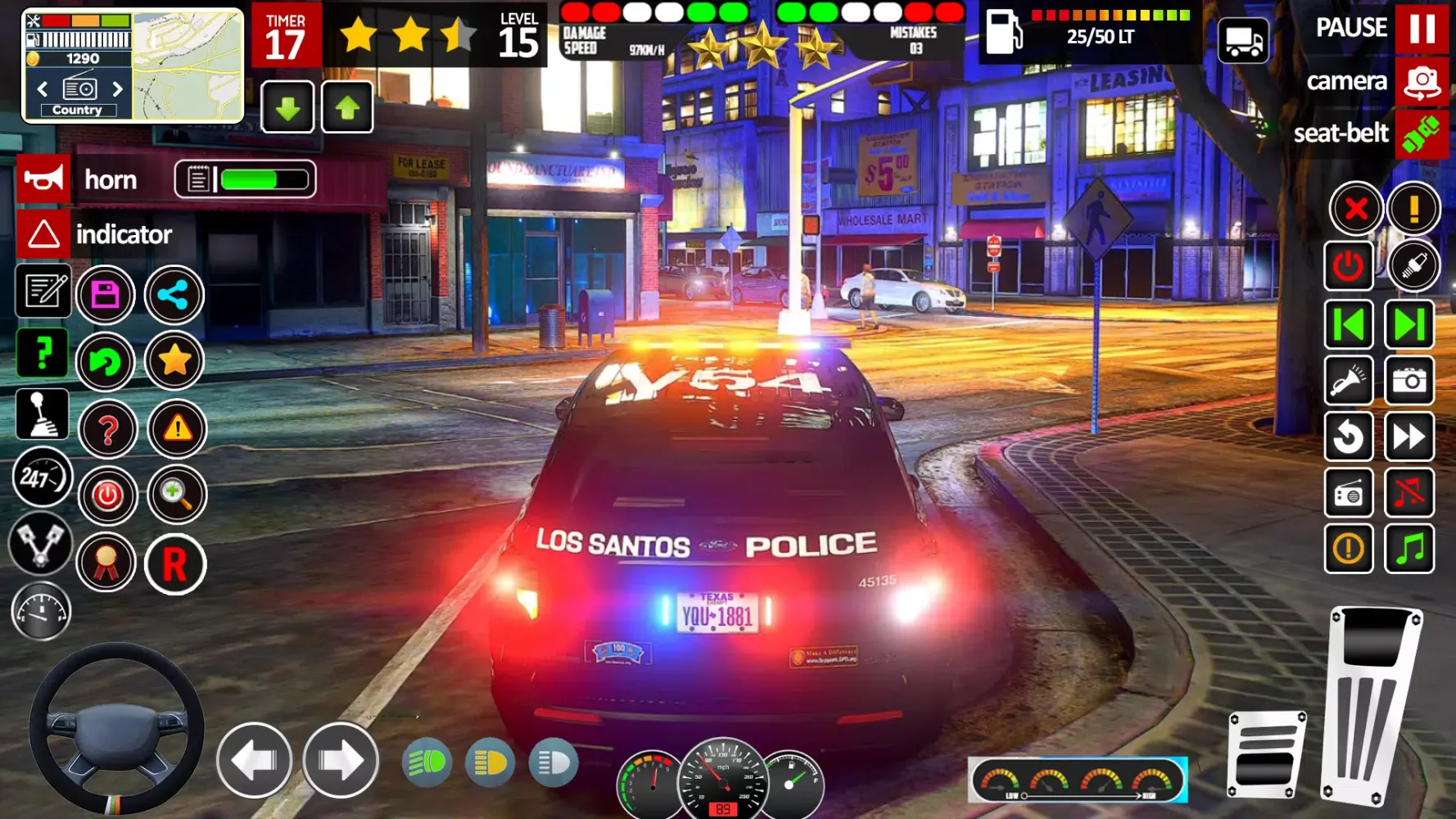Steer right with the right arrow button
The height and width of the screenshot is (819, 1456).
click(x=341, y=760)
